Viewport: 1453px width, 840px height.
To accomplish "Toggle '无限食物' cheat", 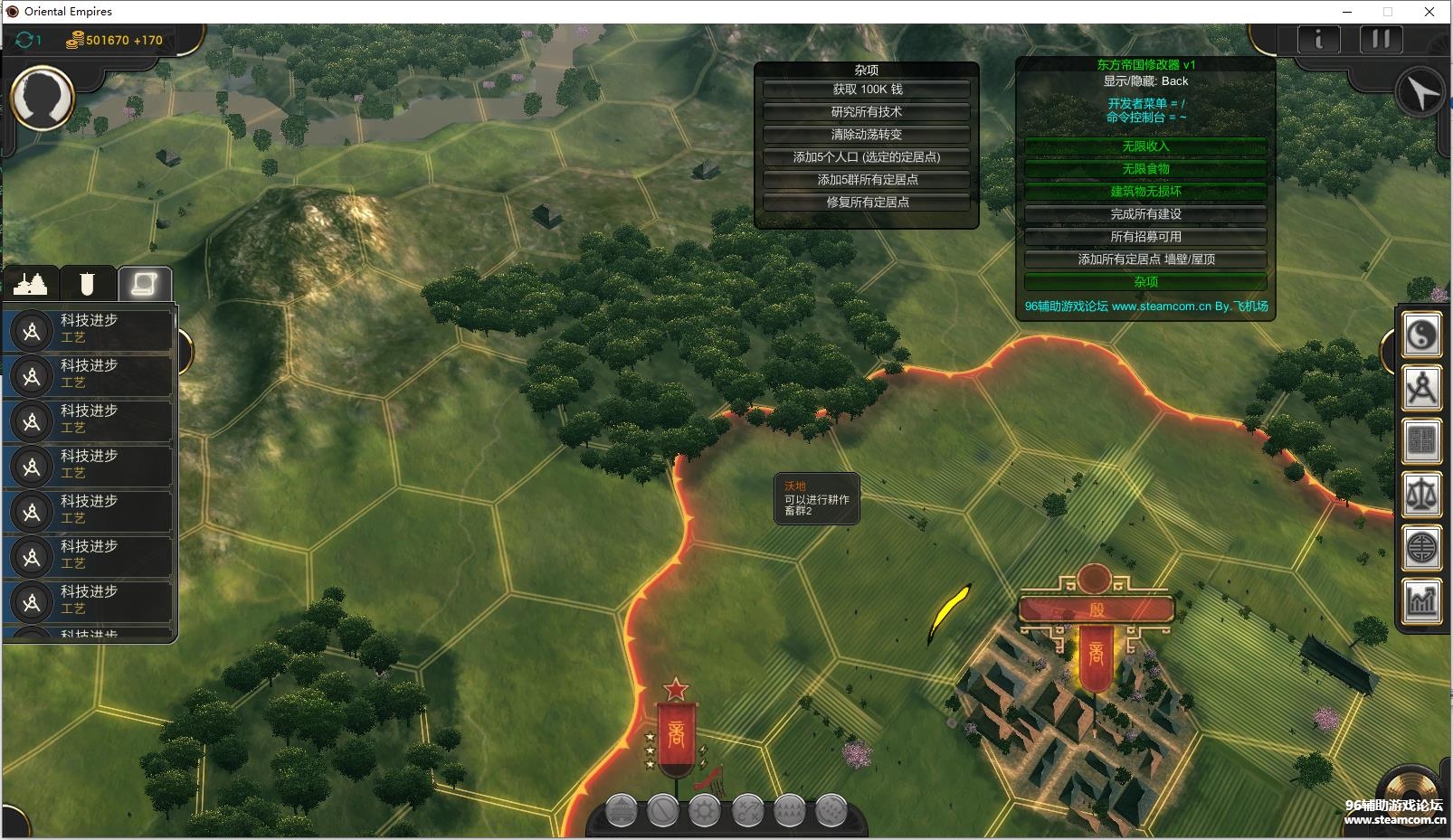I will [1145, 169].
